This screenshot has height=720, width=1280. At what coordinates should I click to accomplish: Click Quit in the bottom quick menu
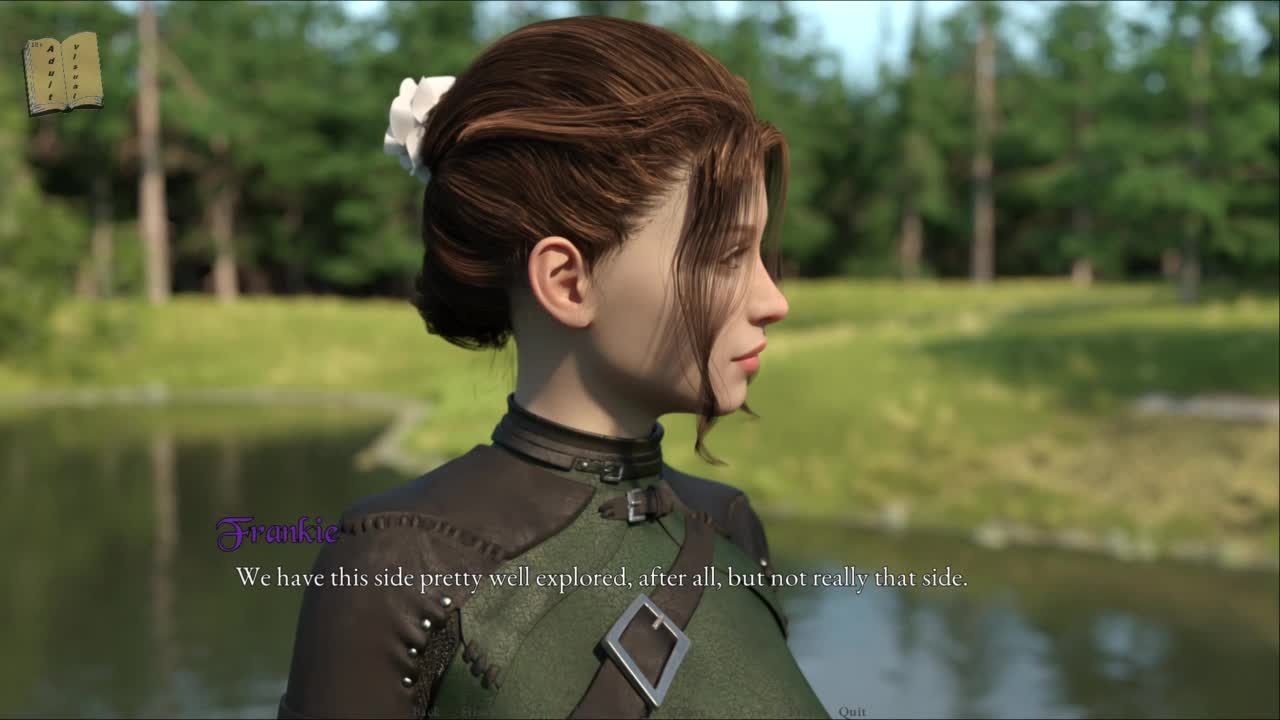[x=852, y=711]
